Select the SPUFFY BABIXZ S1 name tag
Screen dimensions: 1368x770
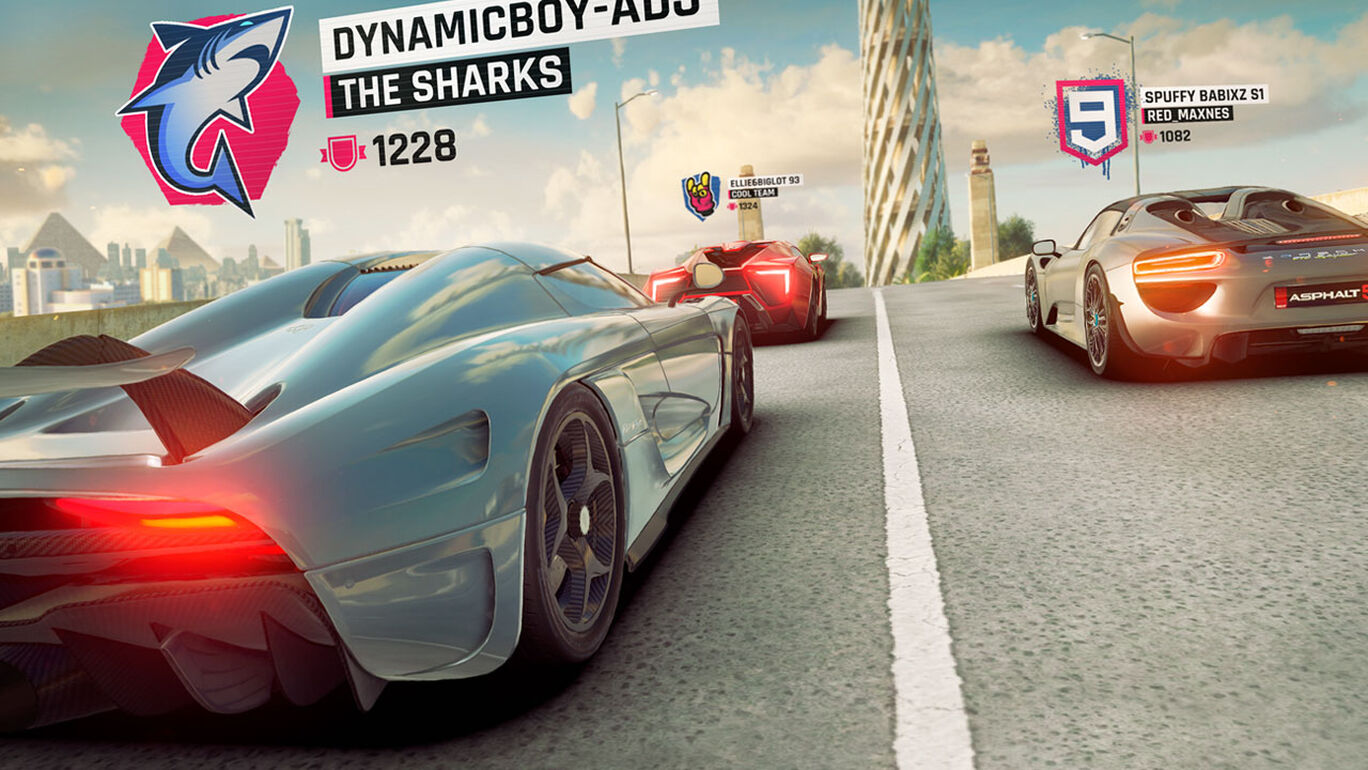1203,95
